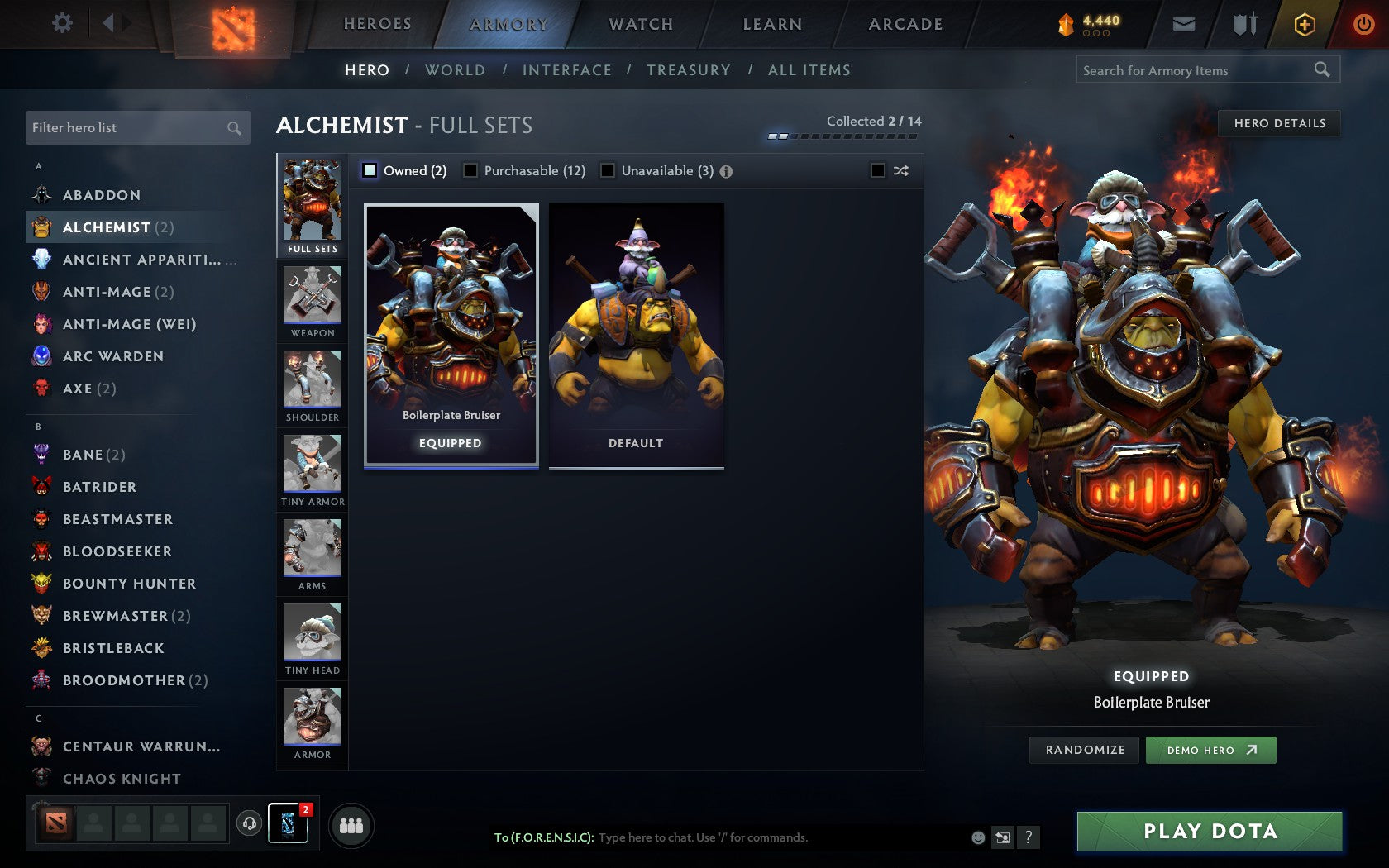
Task: Open the mail notifications icon top right
Action: click(1184, 23)
